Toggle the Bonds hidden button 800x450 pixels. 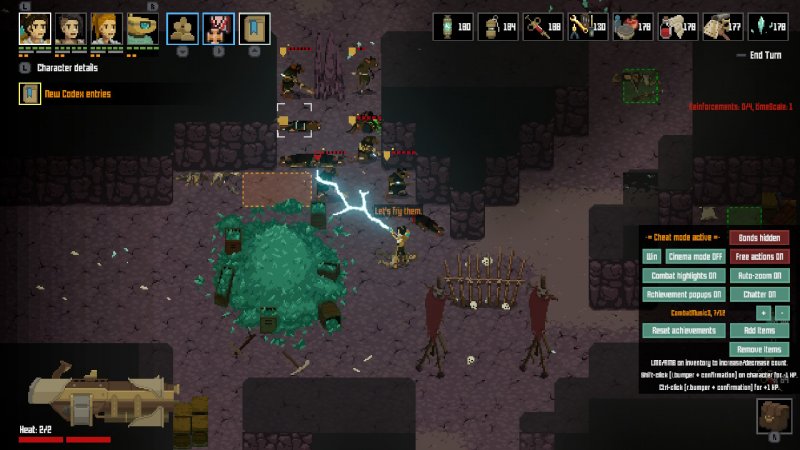(x=758, y=238)
